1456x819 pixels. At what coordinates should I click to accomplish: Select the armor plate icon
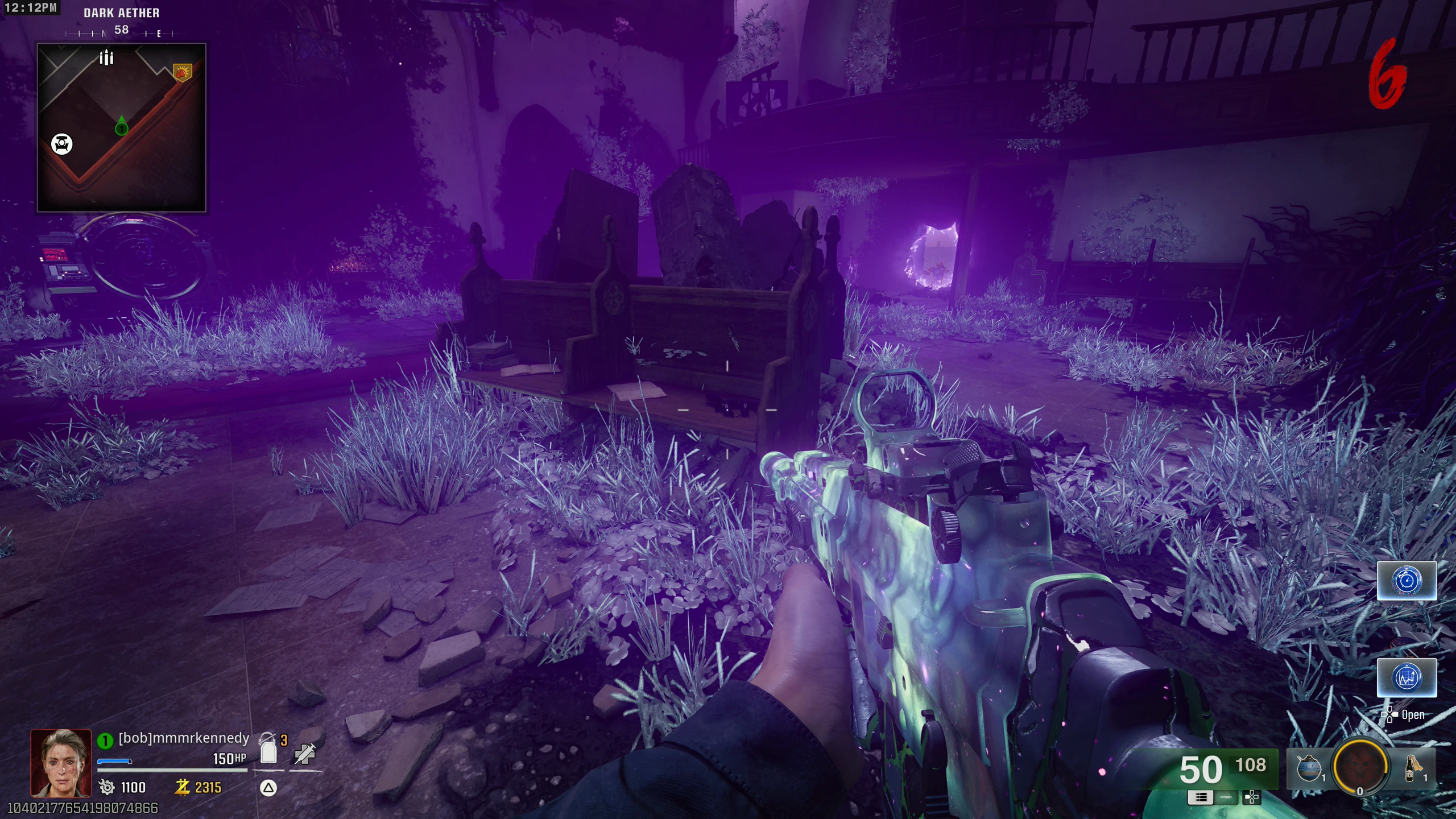coord(268,750)
